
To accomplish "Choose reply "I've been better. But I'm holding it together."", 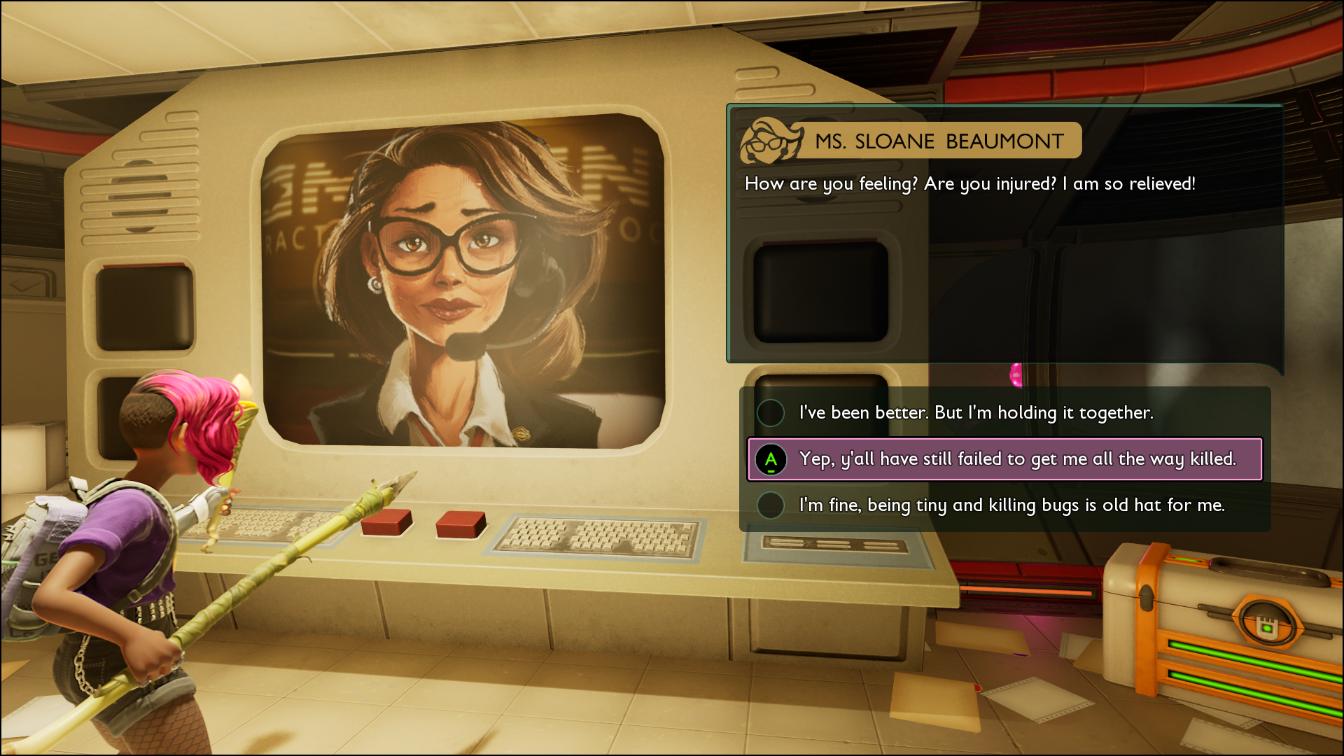I will pyautogui.click(x=975, y=413).
